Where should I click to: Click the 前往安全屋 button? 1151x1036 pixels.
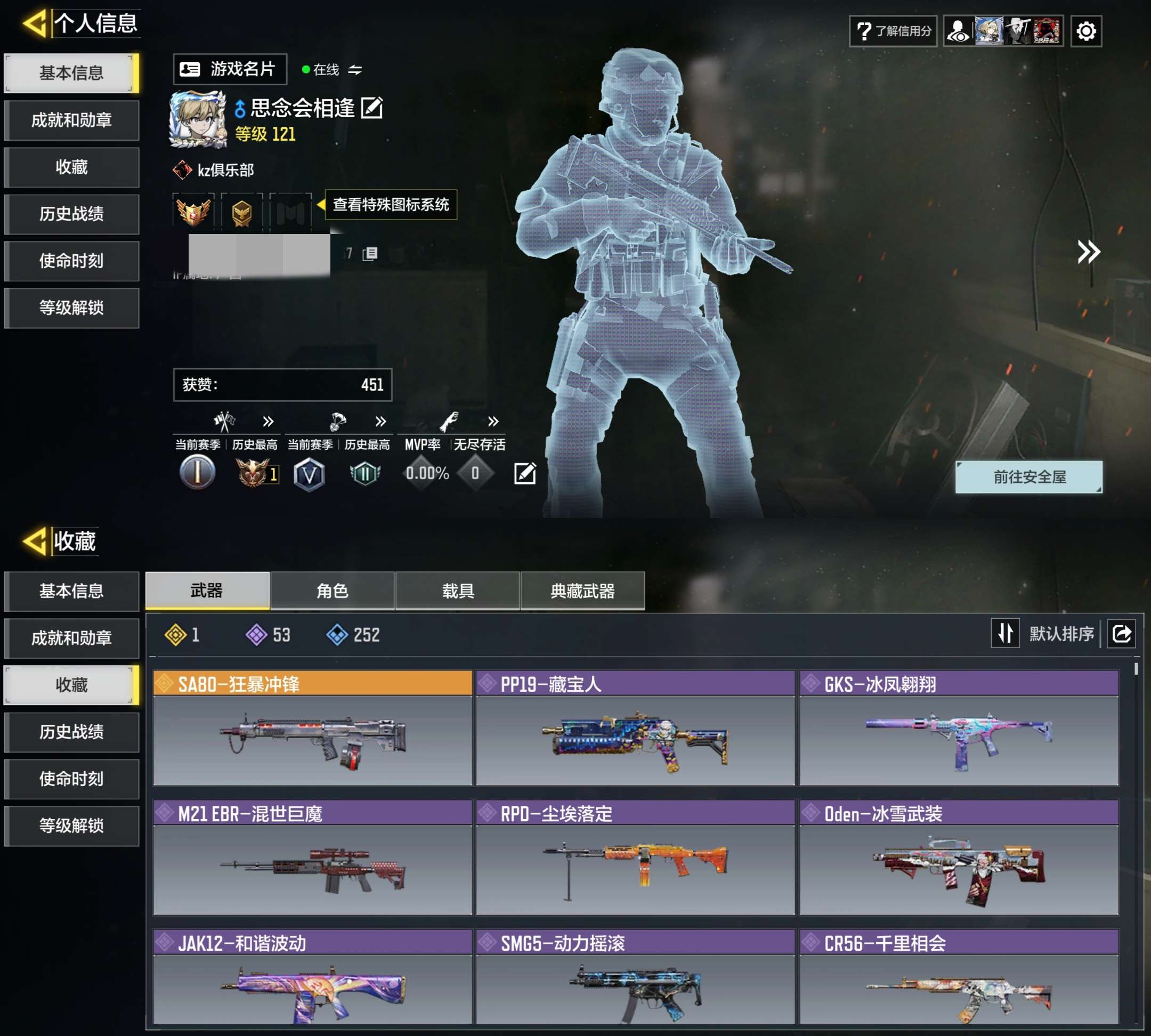[x=1028, y=477]
